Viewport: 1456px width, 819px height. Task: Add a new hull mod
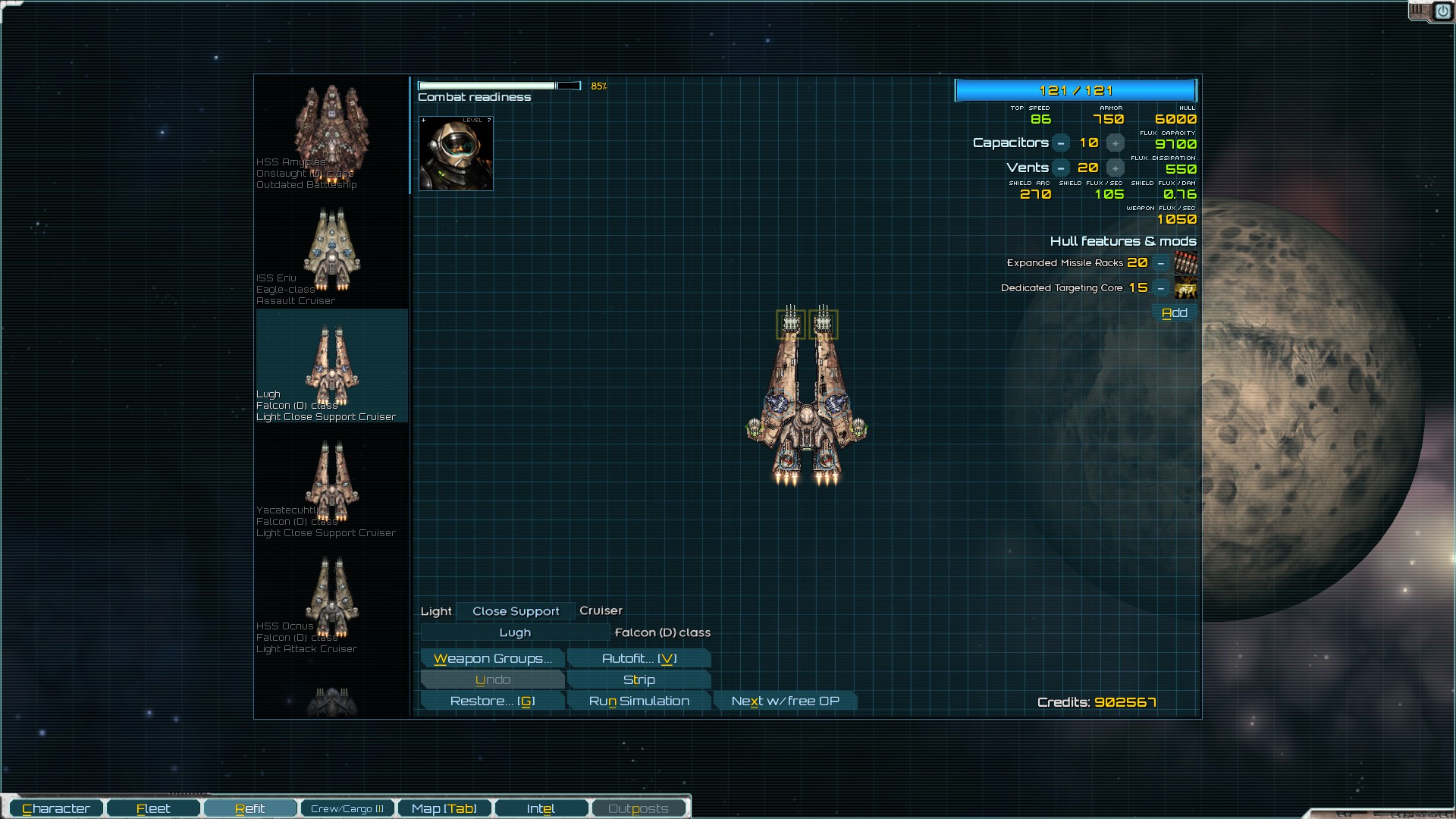pyautogui.click(x=1174, y=312)
